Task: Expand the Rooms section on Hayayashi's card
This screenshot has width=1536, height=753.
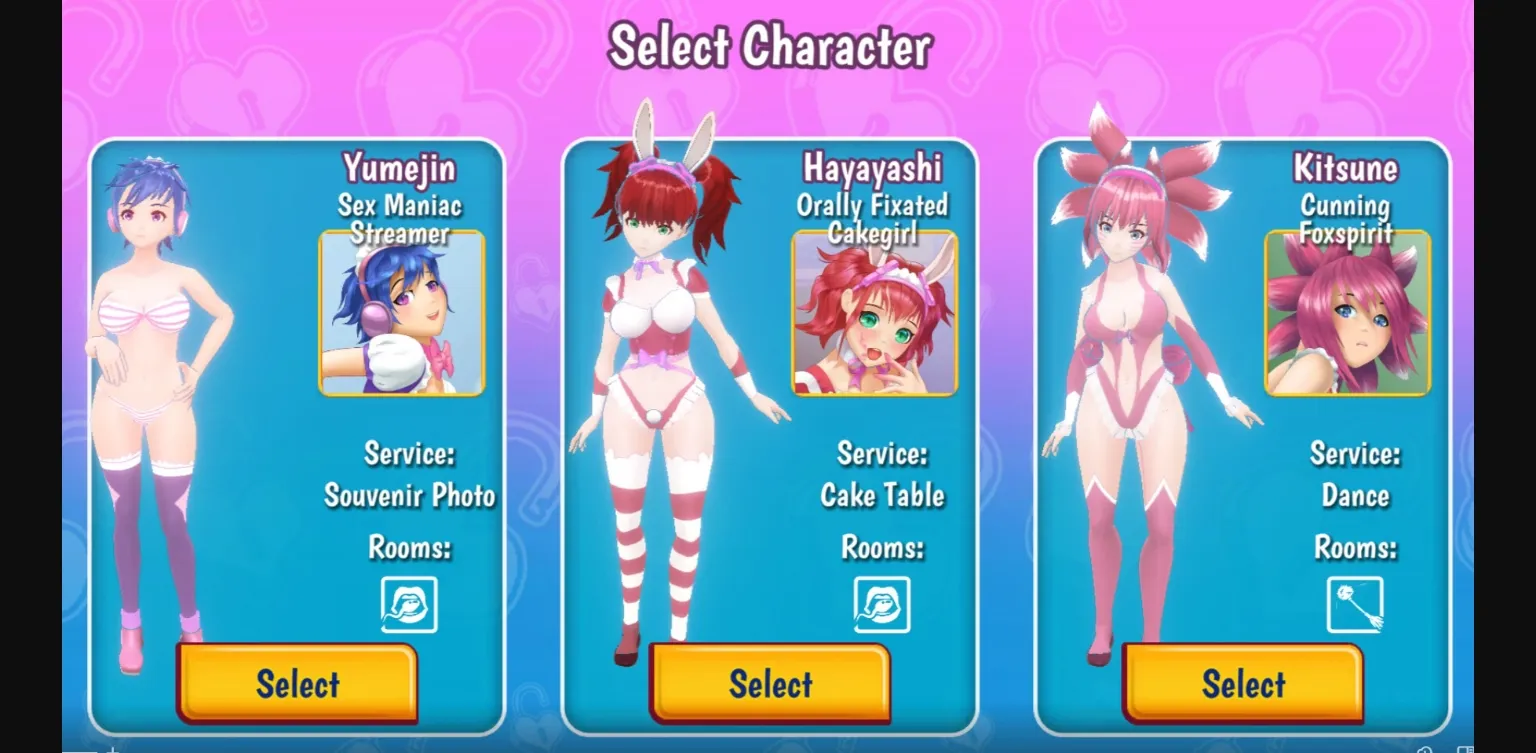Action: click(883, 548)
